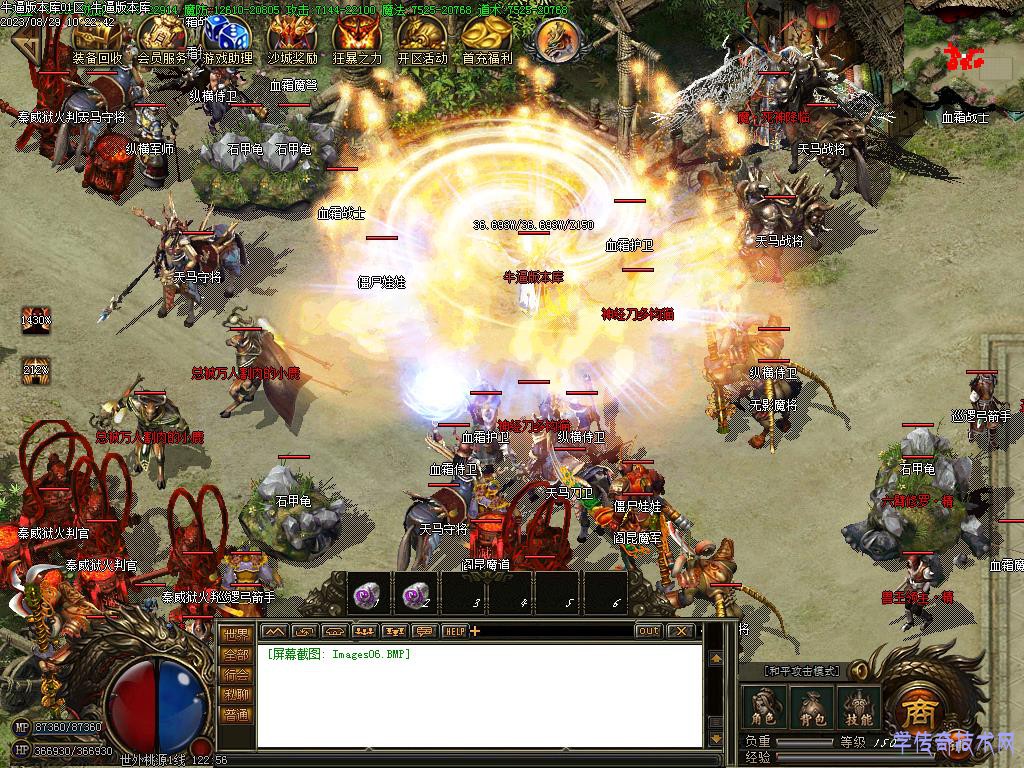Open the 技能 skills panel
The image size is (1024, 768).
(859, 707)
